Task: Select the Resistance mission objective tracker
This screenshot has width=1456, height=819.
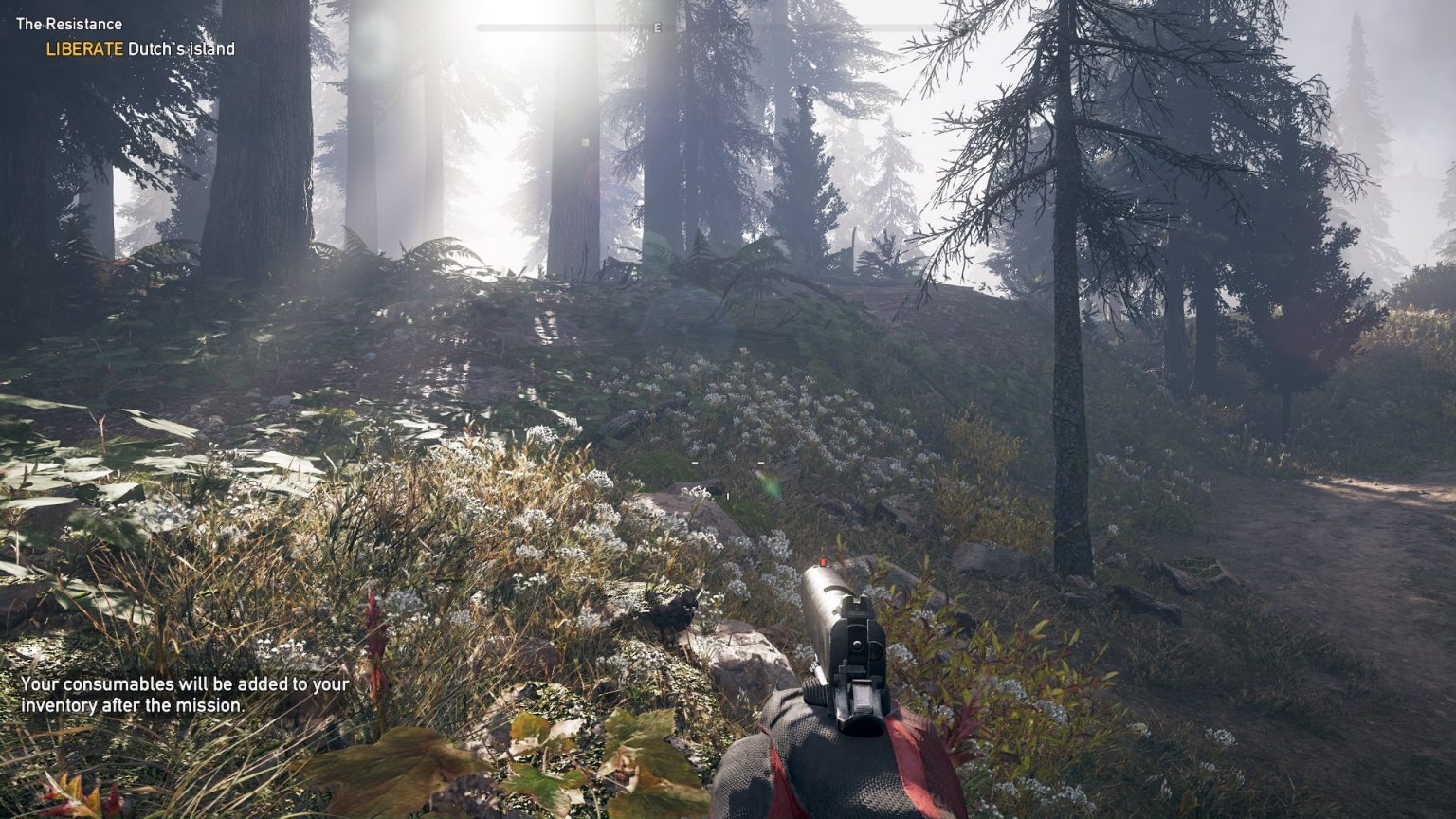Action: [x=125, y=37]
